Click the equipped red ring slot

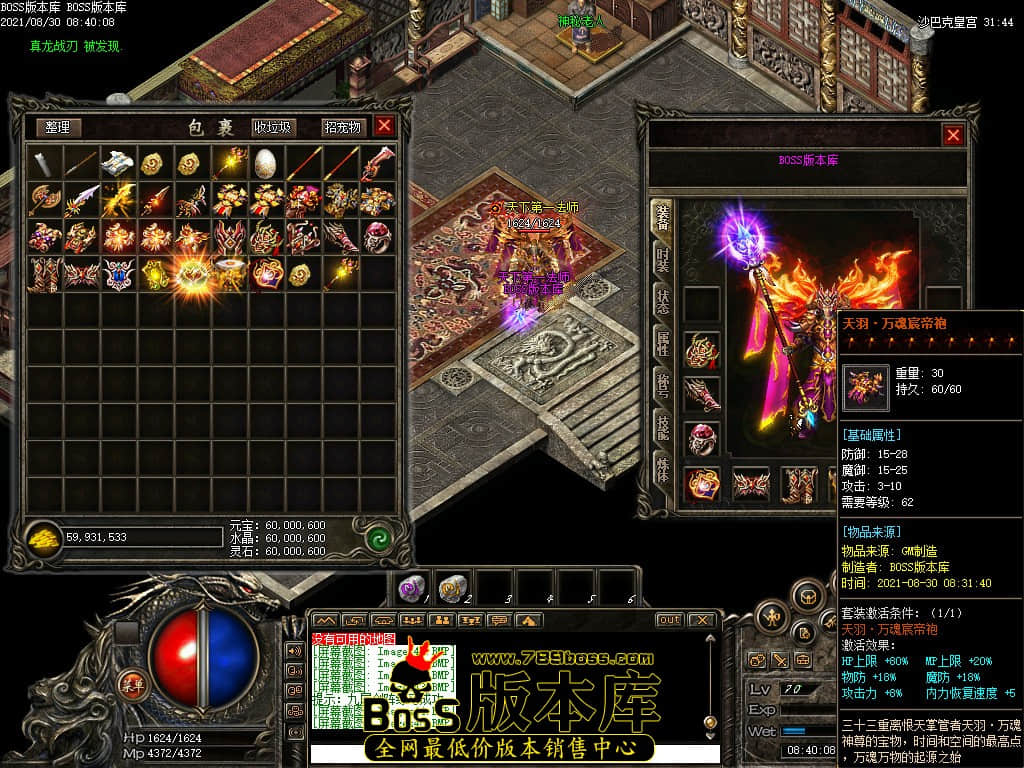702,438
